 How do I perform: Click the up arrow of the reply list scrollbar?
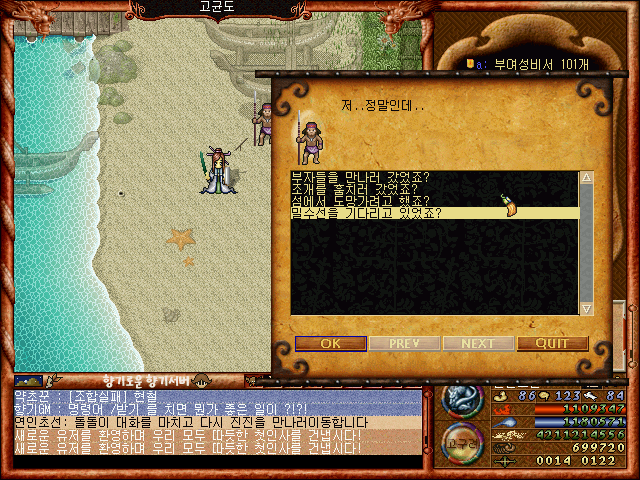click(587, 178)
